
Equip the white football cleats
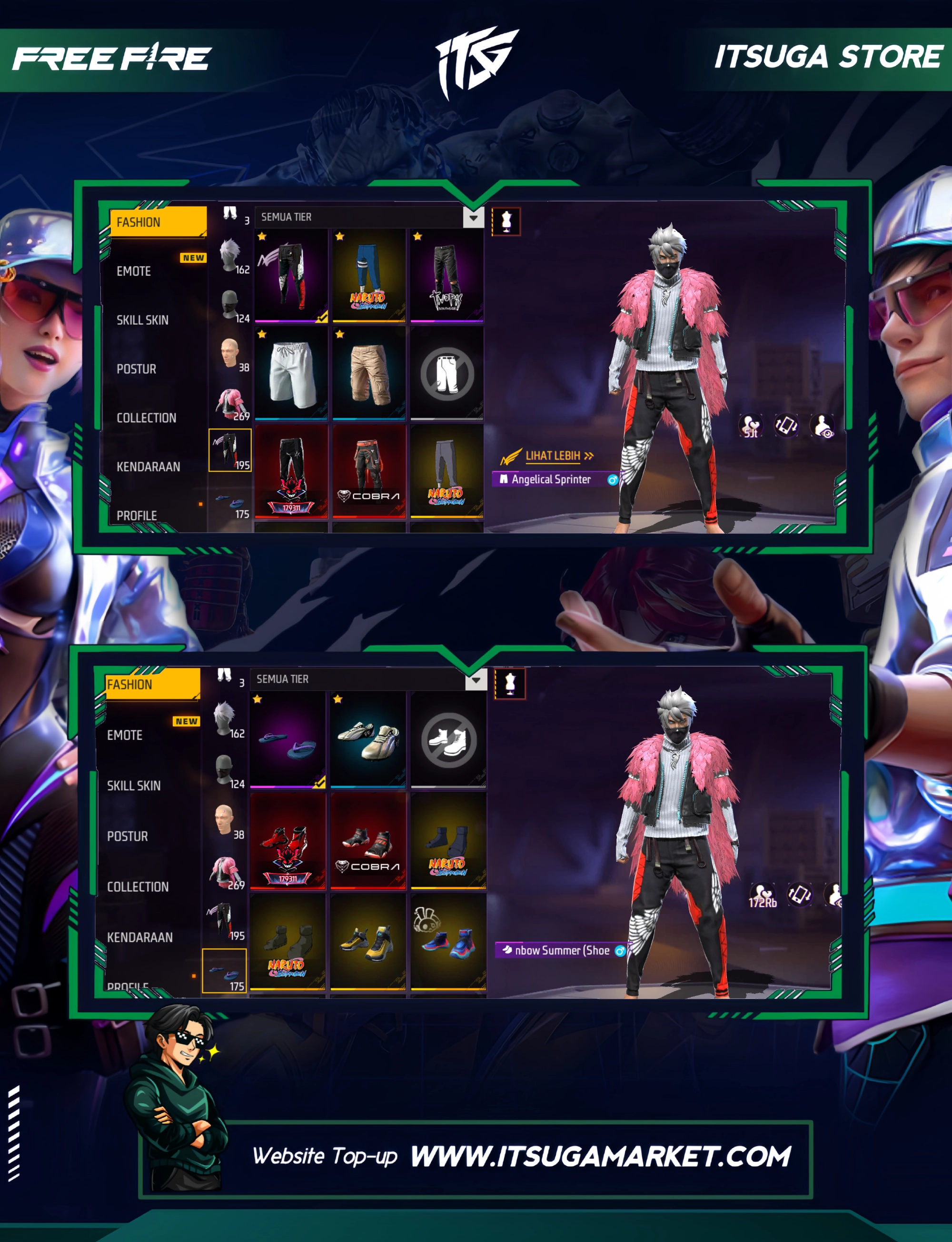click(368, 739)
